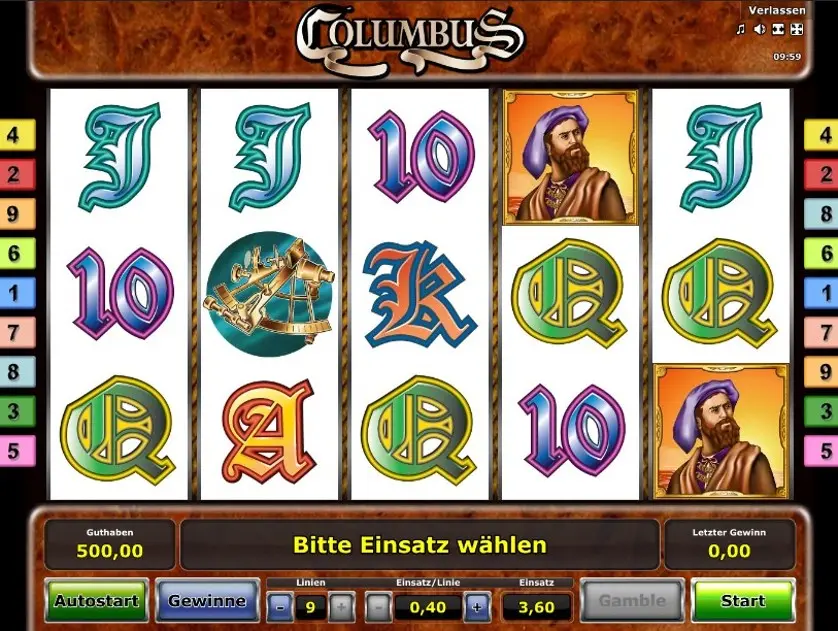Decrease the Linien count with minus
The width and height of the screenshot is (838, 631).
(x=281, y=606)
